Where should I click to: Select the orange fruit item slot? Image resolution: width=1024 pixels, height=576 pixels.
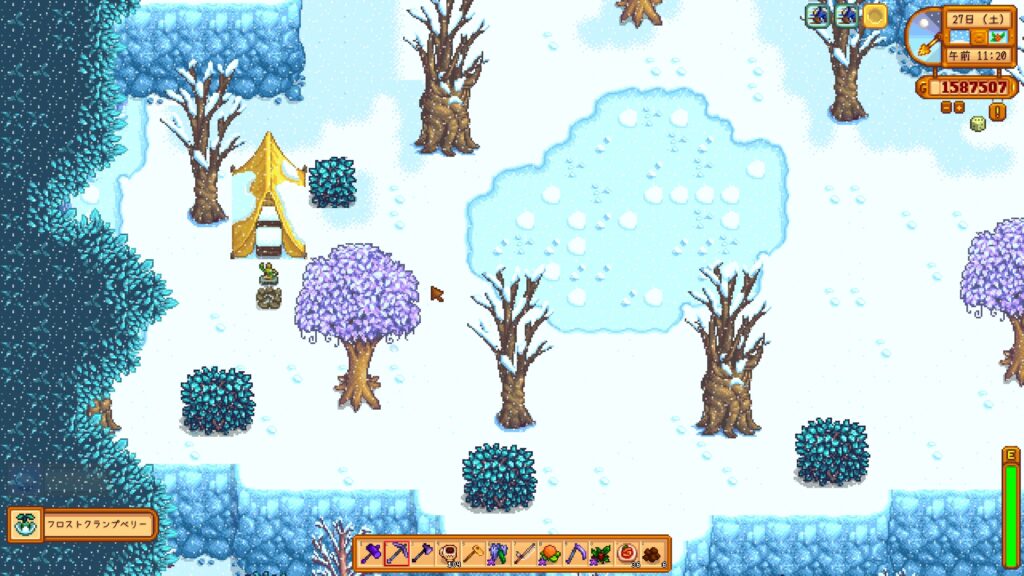[550, 552]
